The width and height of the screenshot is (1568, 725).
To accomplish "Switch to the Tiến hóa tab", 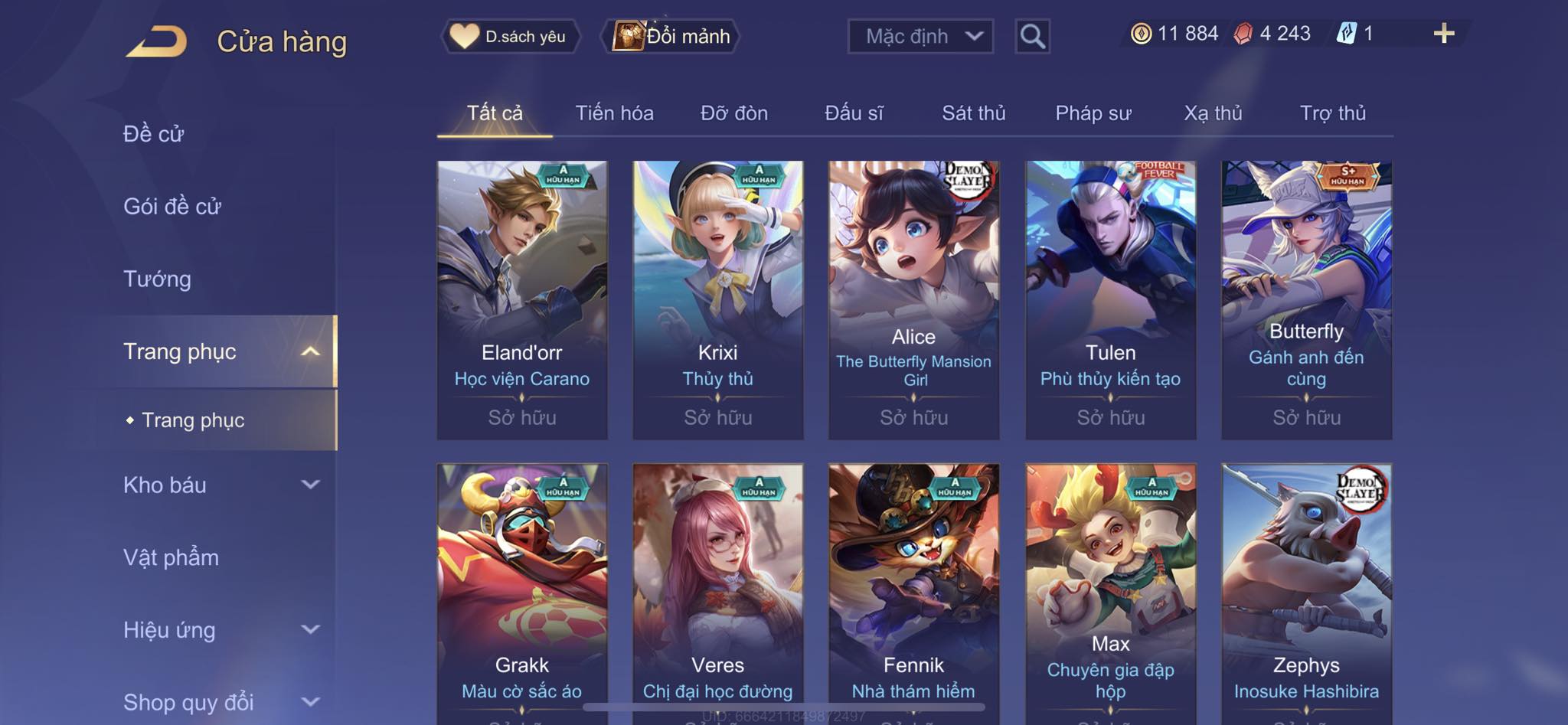I will pyautogui.click(x=614, y=113).
